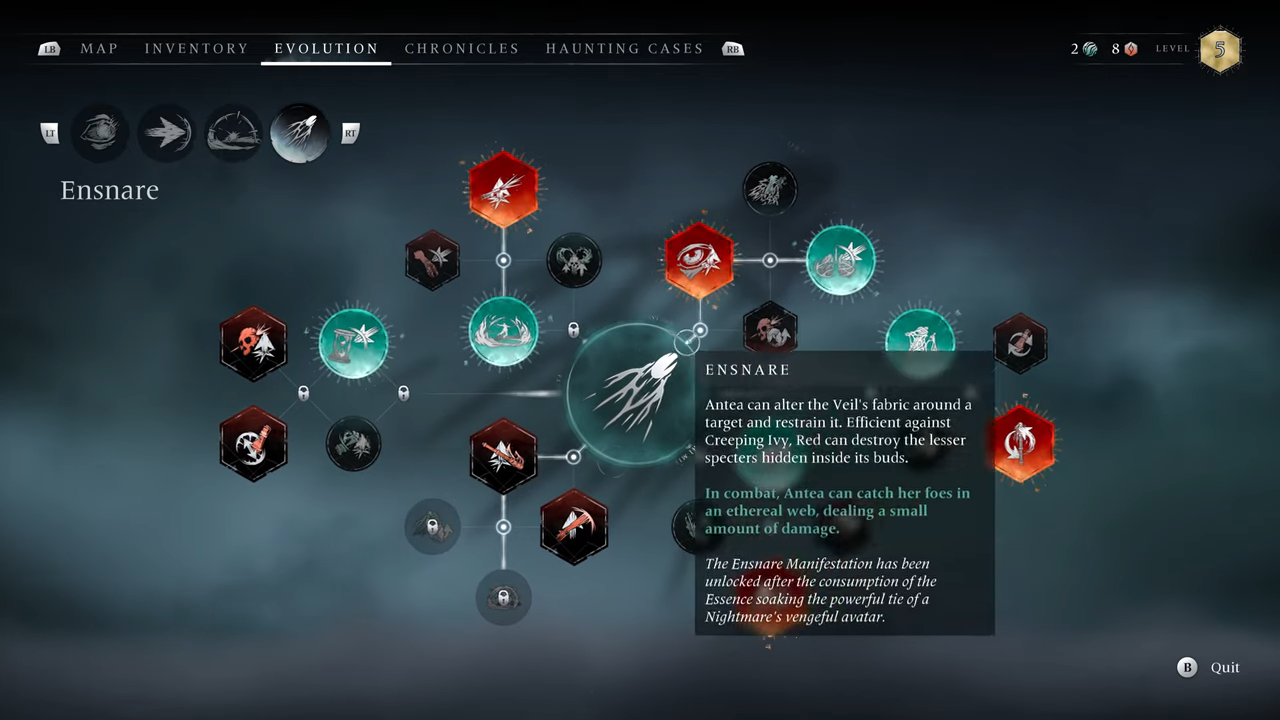The height and width of the screenshot is (720, 1280).
Task: Select the red pickaxe skill node
Action: click(574, 526)
